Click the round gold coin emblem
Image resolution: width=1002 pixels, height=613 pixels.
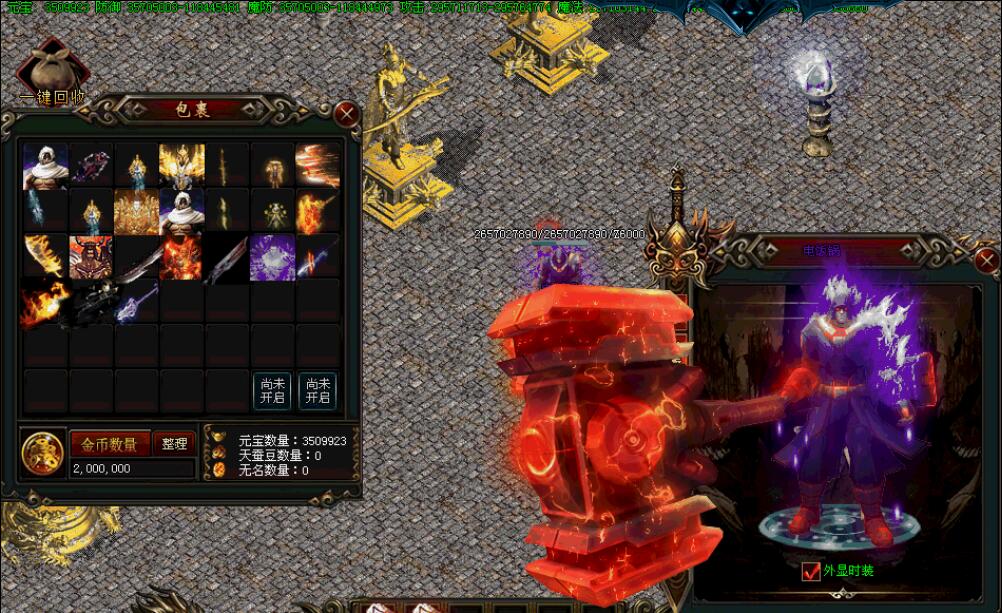tap(43, 453)
